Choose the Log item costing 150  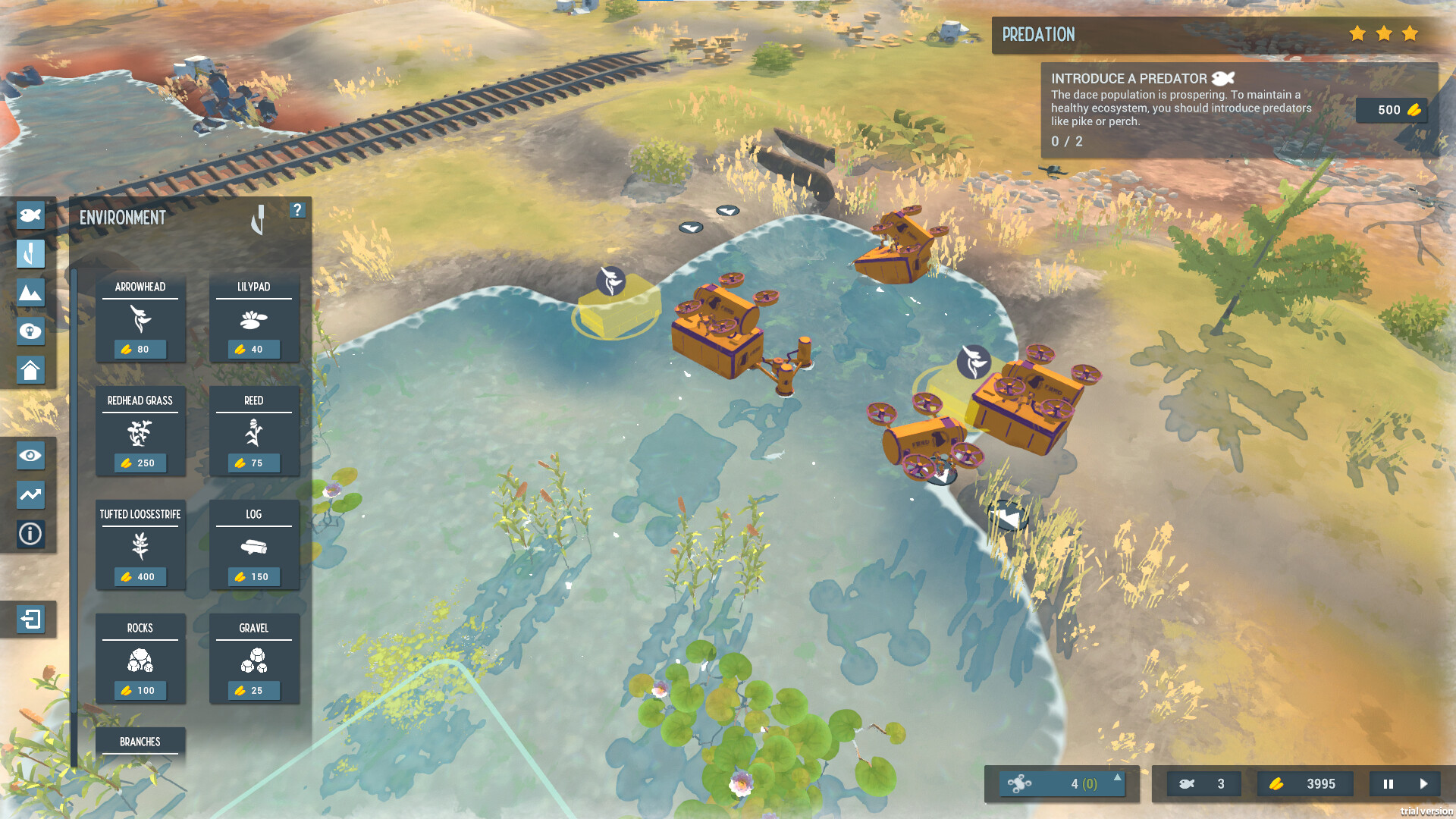coord(253,544)
